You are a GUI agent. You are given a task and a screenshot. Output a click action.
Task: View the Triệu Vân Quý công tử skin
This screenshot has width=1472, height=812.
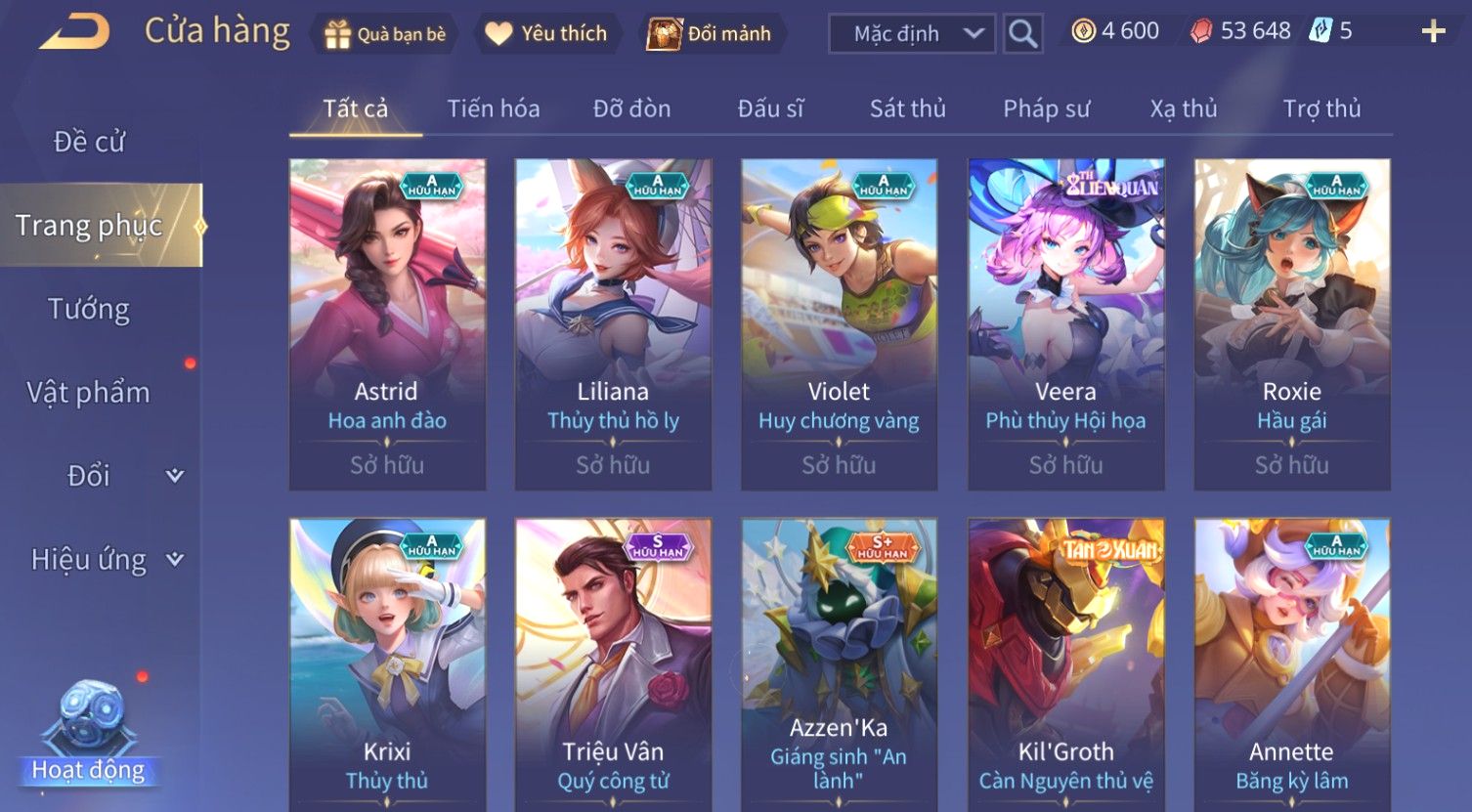pos(613,664)
